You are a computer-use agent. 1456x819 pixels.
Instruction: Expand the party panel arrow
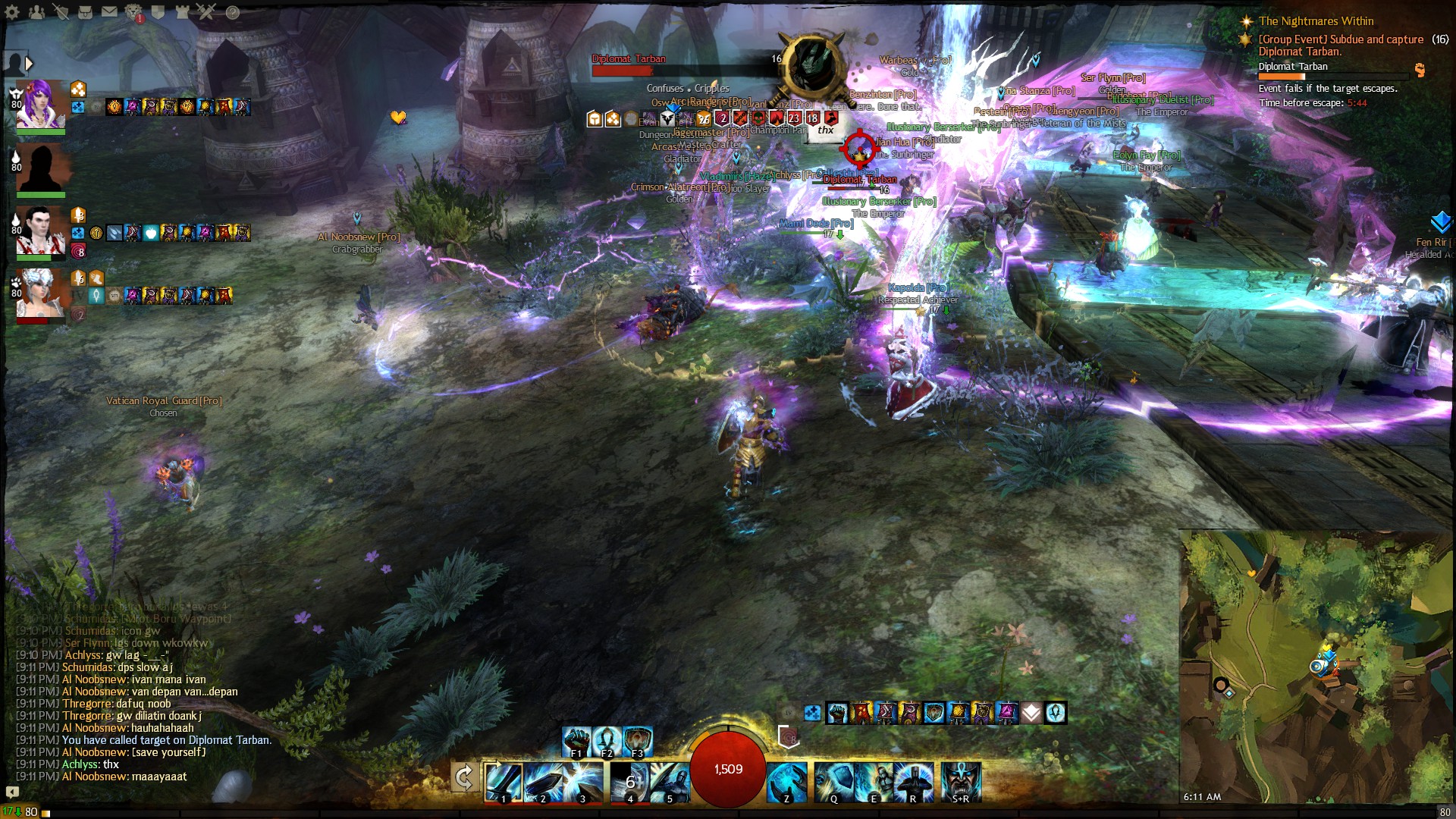(28, 63)
